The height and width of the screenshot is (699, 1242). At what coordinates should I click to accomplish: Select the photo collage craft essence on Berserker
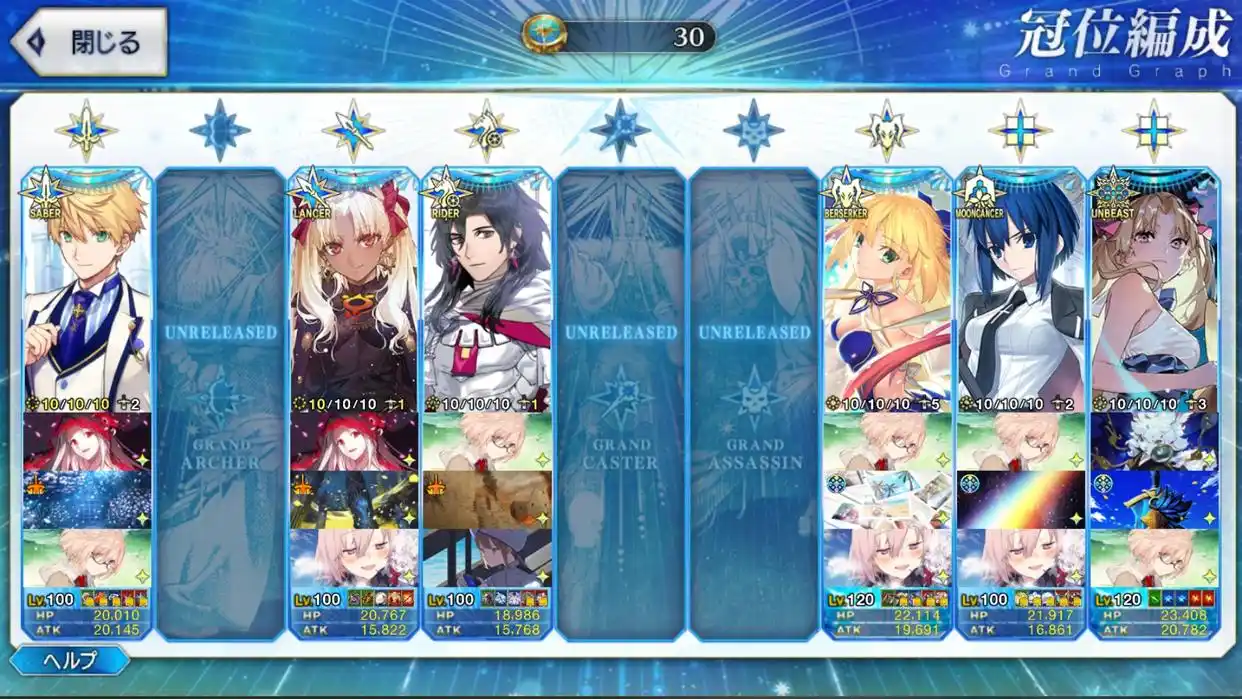(x=886, y=500)
